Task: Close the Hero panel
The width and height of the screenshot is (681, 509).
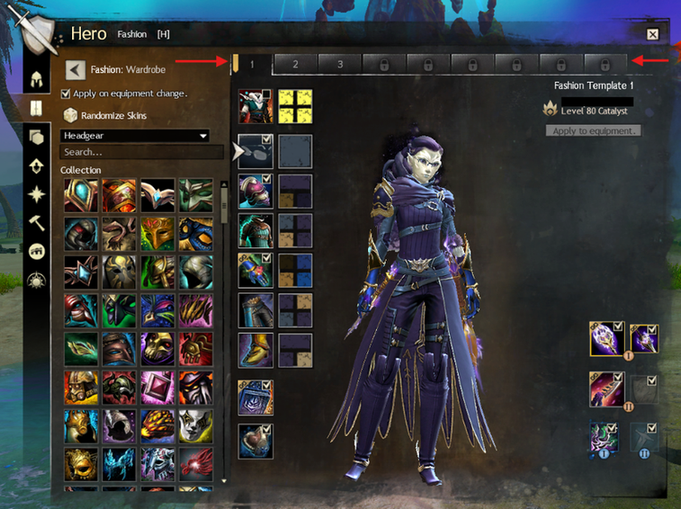Action: [652, 35]
